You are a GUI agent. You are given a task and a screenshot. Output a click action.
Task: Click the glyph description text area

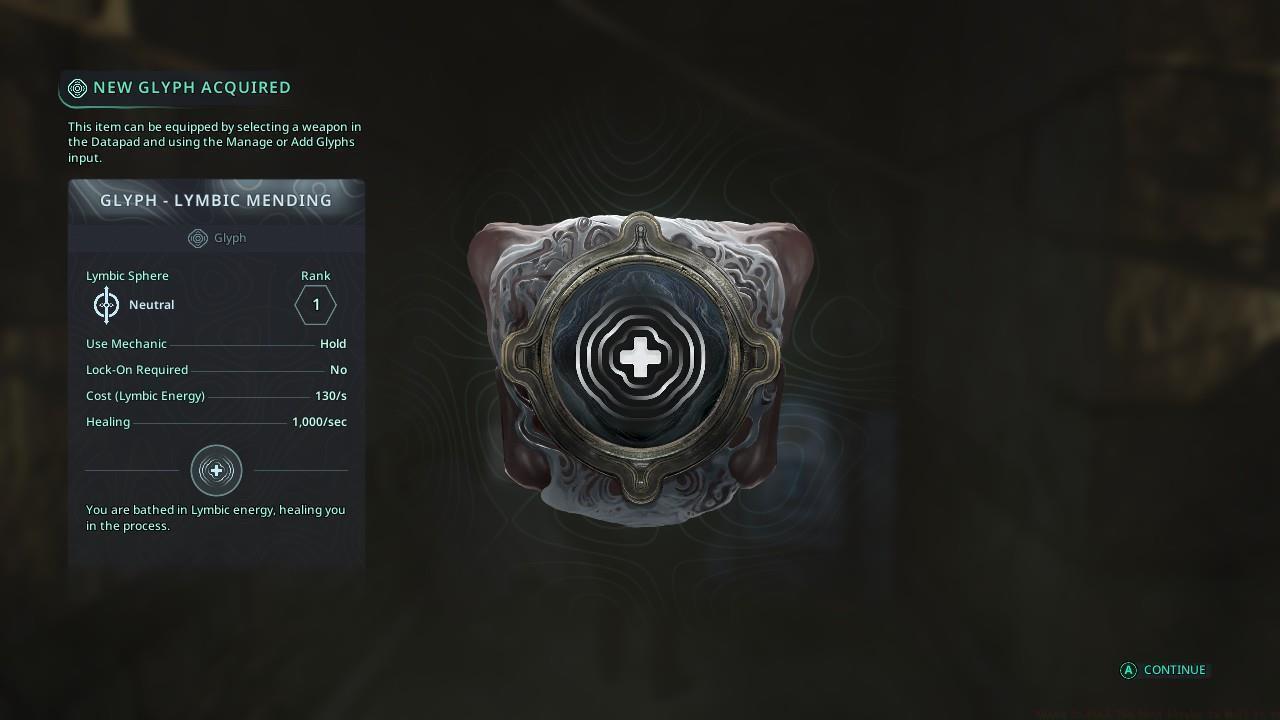[214, 517]
